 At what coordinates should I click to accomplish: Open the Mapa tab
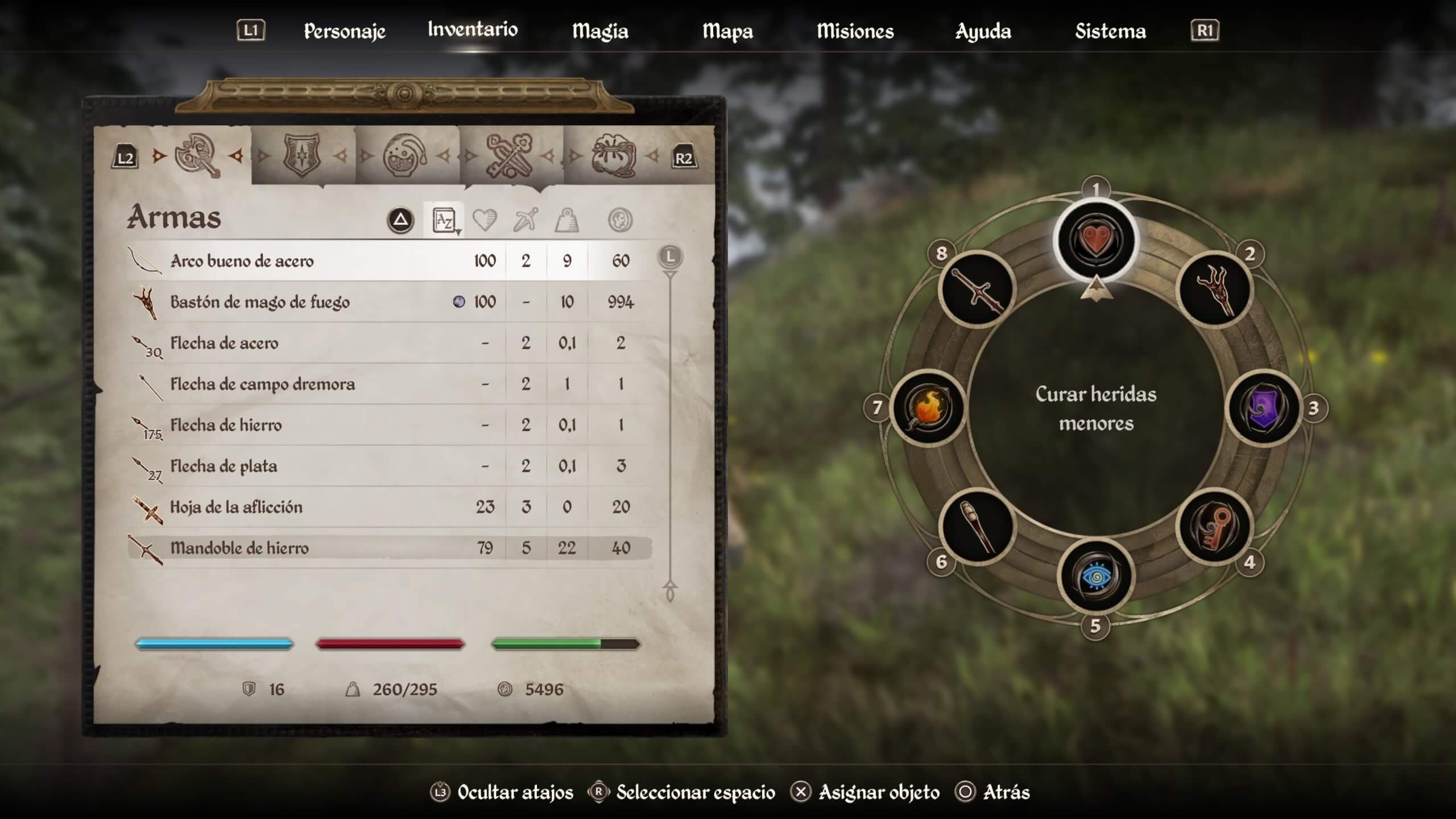[x=727, y=31]
